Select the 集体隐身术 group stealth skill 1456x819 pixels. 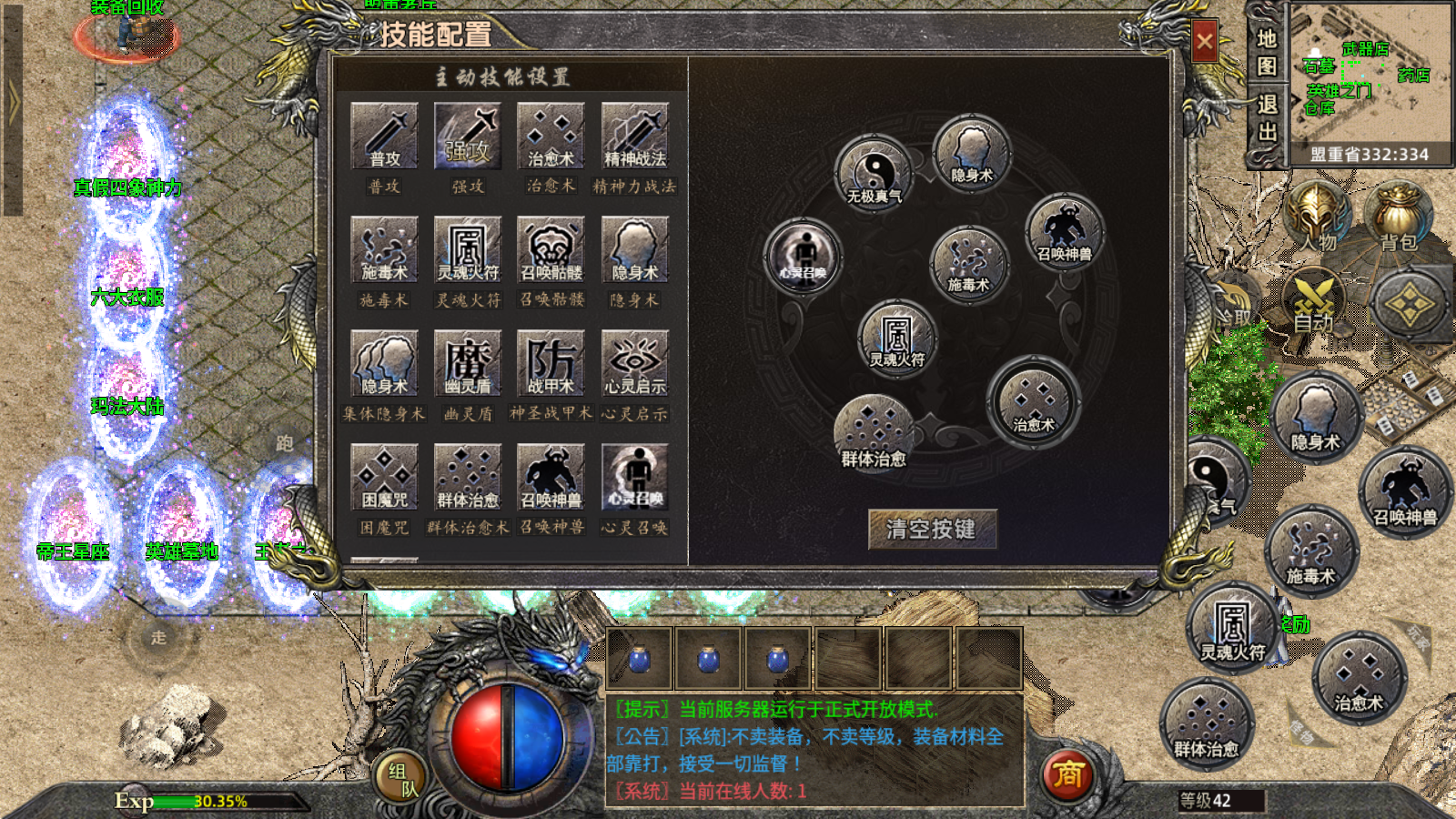tap(384, 363)
